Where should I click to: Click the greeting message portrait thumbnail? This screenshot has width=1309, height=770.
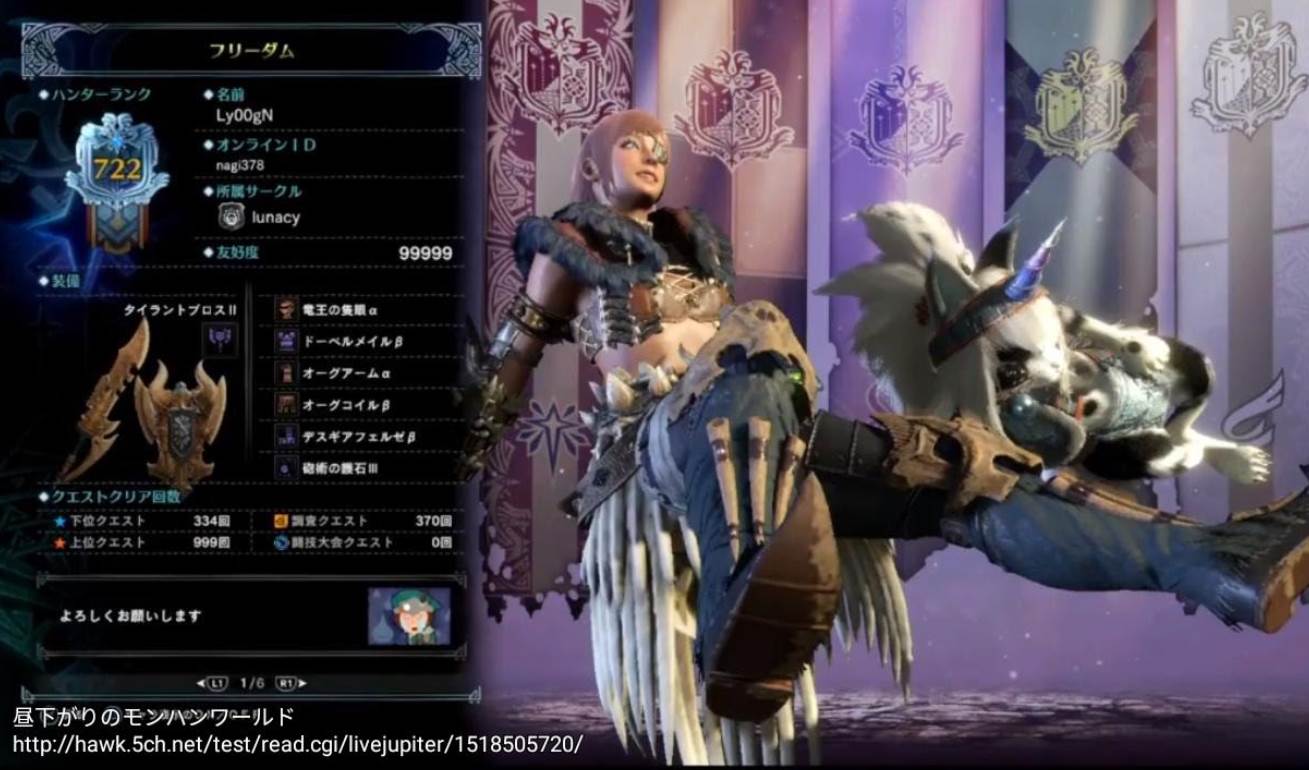tap(409, 616)
